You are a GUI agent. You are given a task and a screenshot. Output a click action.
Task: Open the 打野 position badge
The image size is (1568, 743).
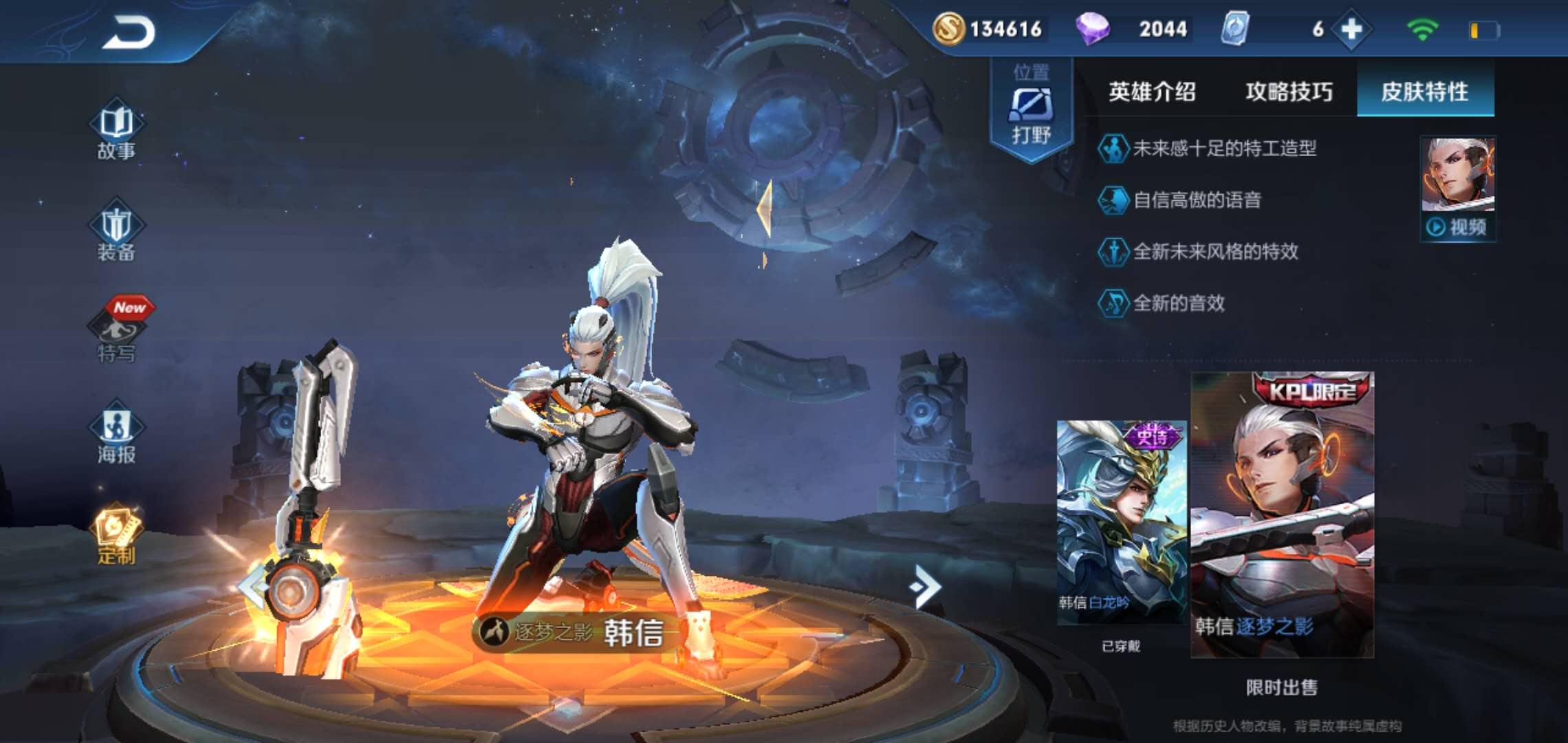pyautogui.click(x=1031, y=110)
